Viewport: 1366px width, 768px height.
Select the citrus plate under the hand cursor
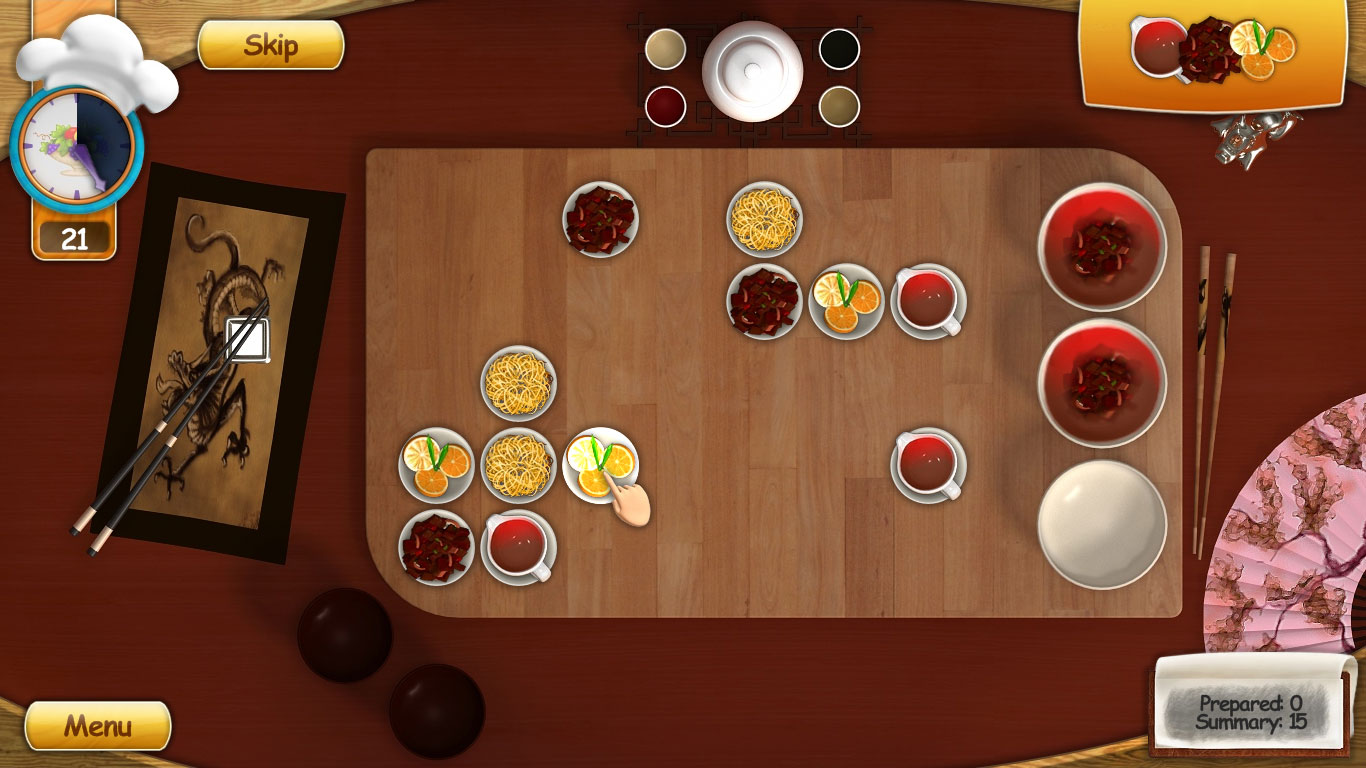[x=600, y=465]
